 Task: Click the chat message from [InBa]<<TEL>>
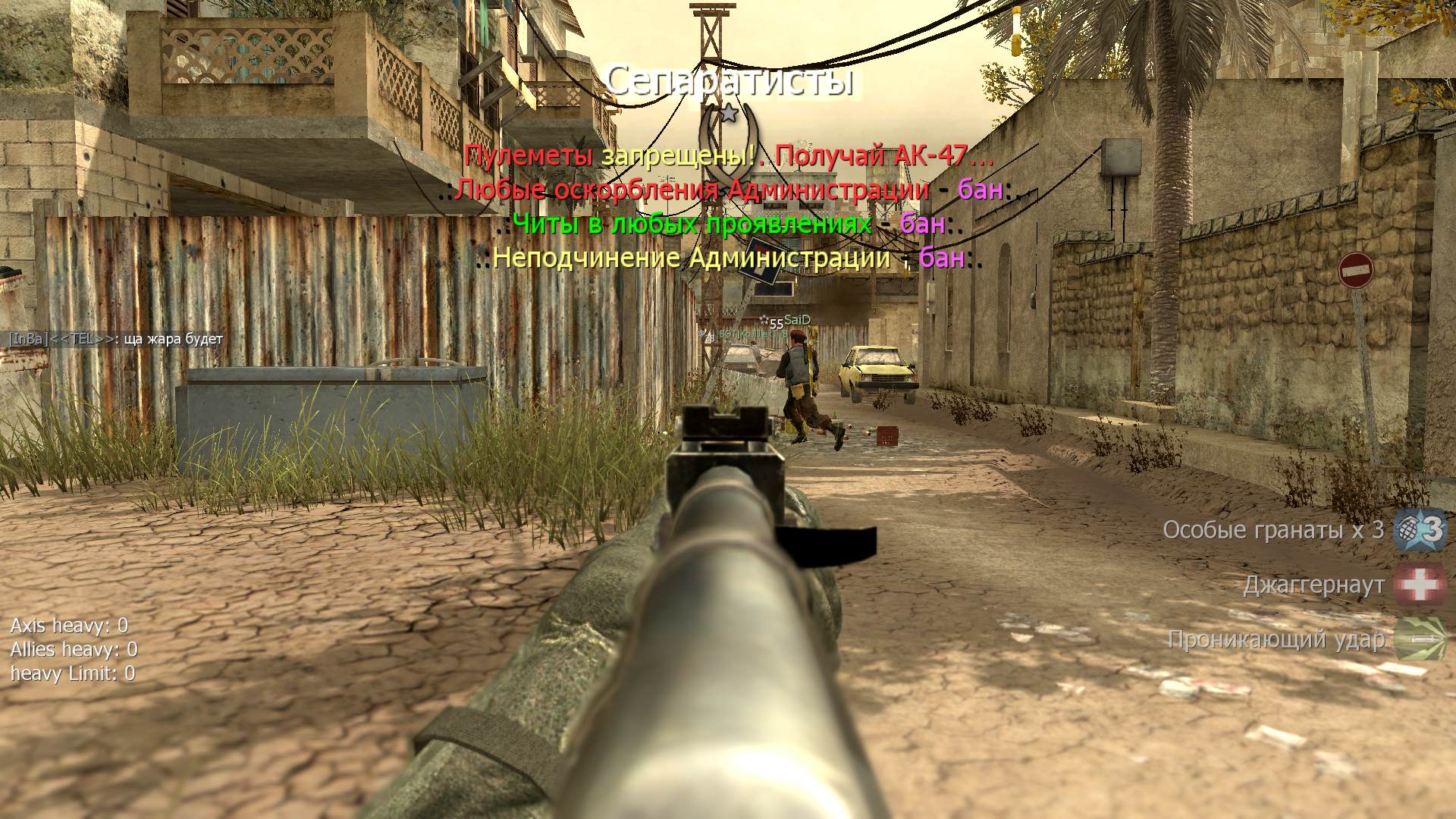coord(116,339)
